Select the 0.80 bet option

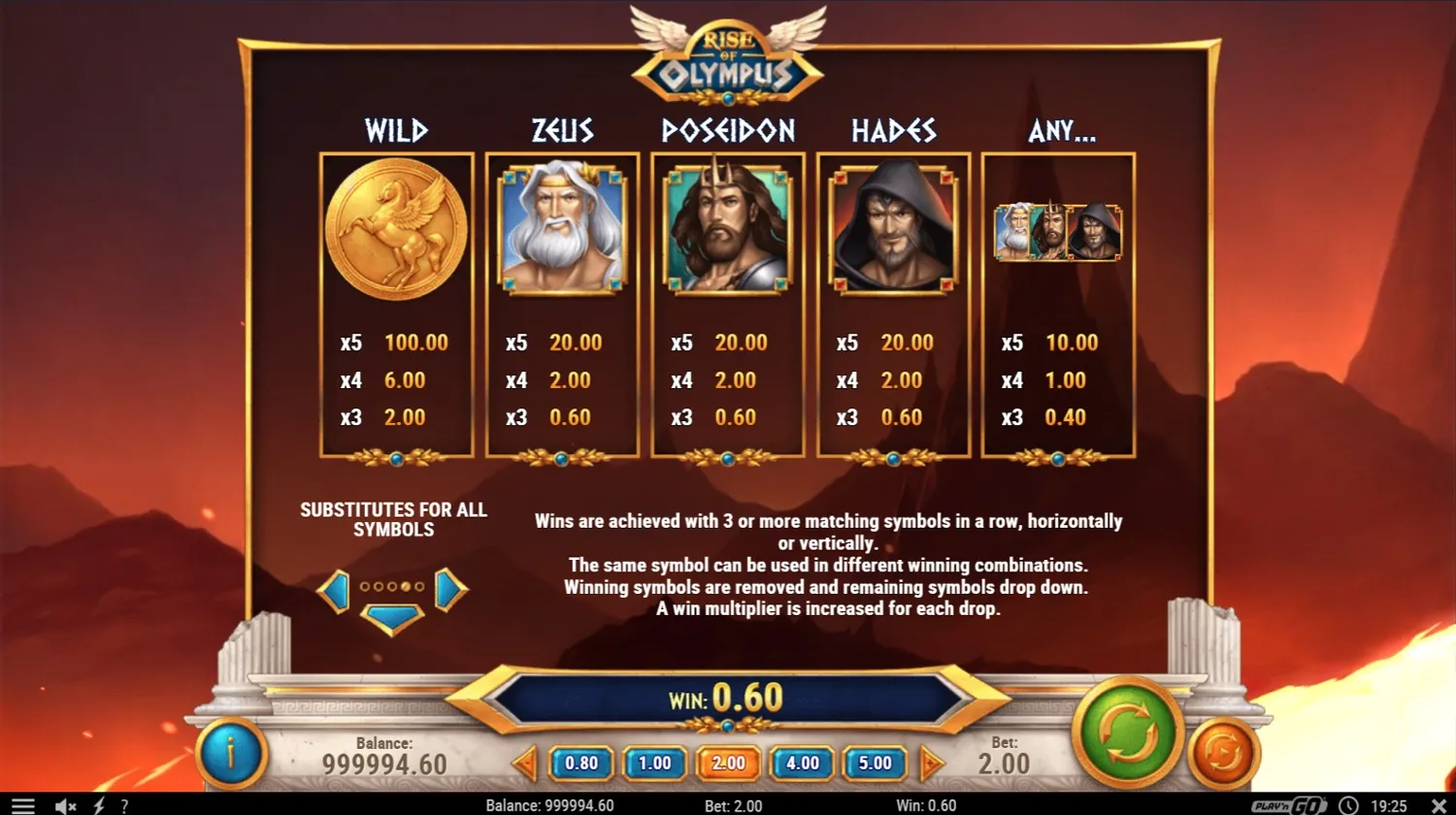coord(580,763)
